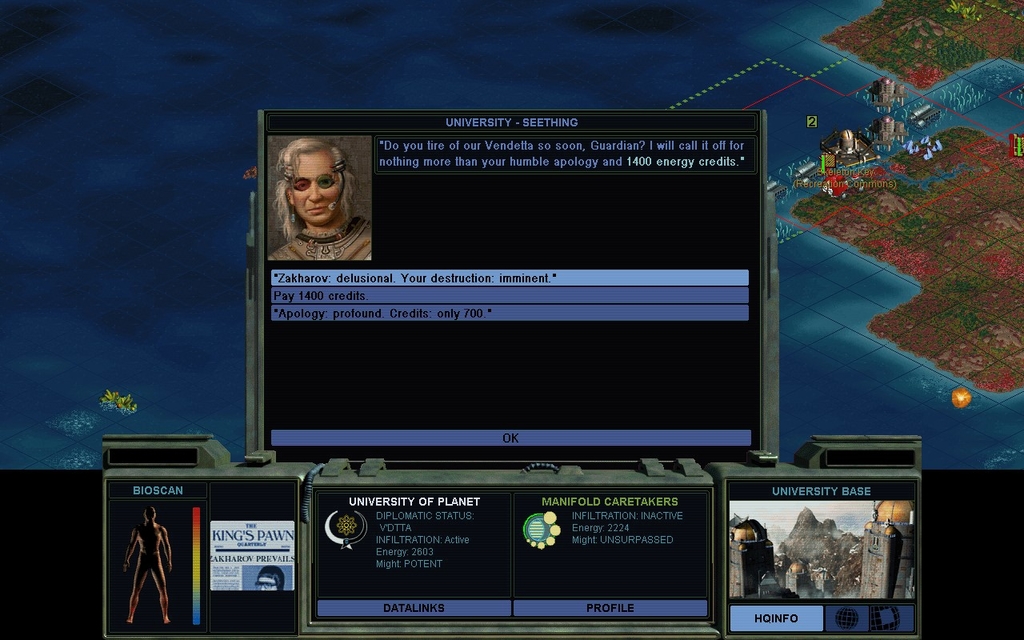The height and width of the screenshot is (640, 1024).
Task: Select the Manifold Caretakers emblem
Action: tap(541, 529)
